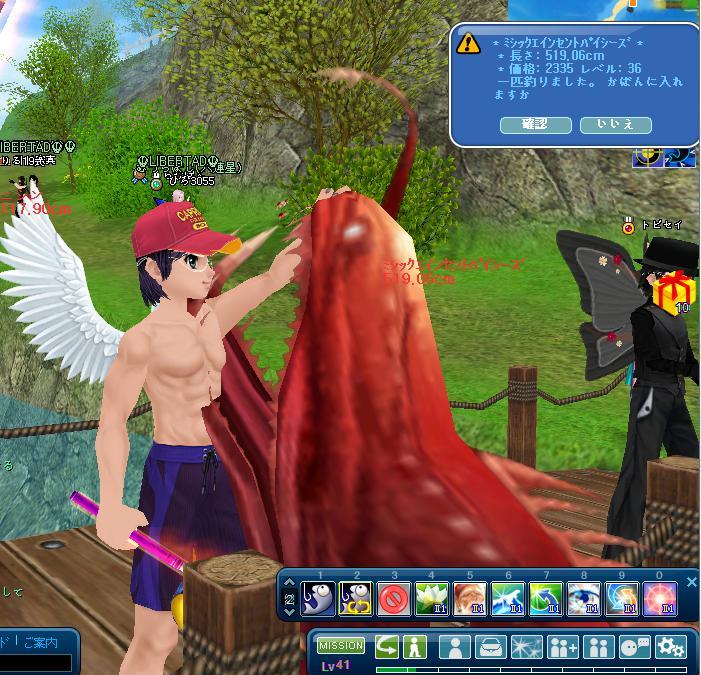This screenshot has width=701, height=675.
Task: Open the sparkle skills menu
Action: (527, 647)
